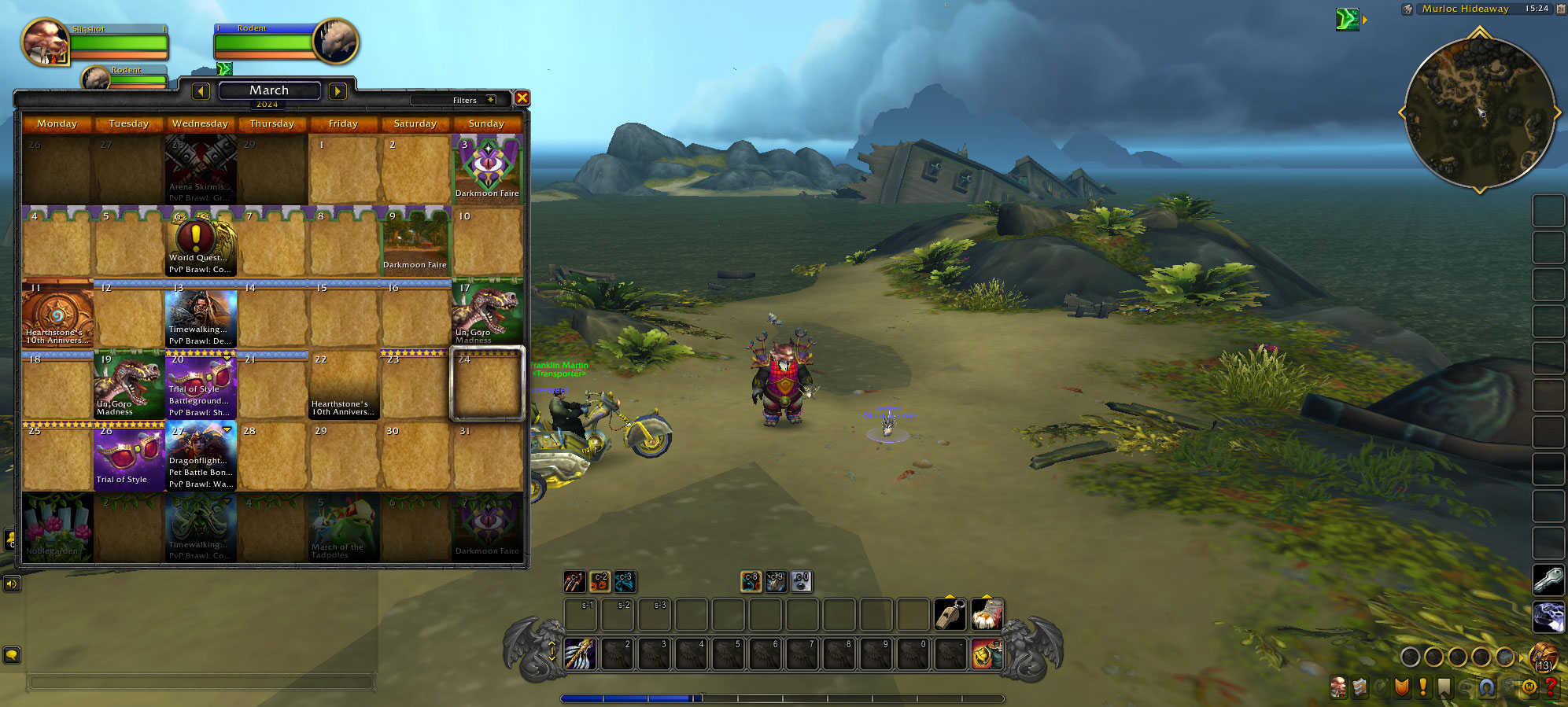
Task: Select the Trial of Style day on March 26
Action: (129, 456)
